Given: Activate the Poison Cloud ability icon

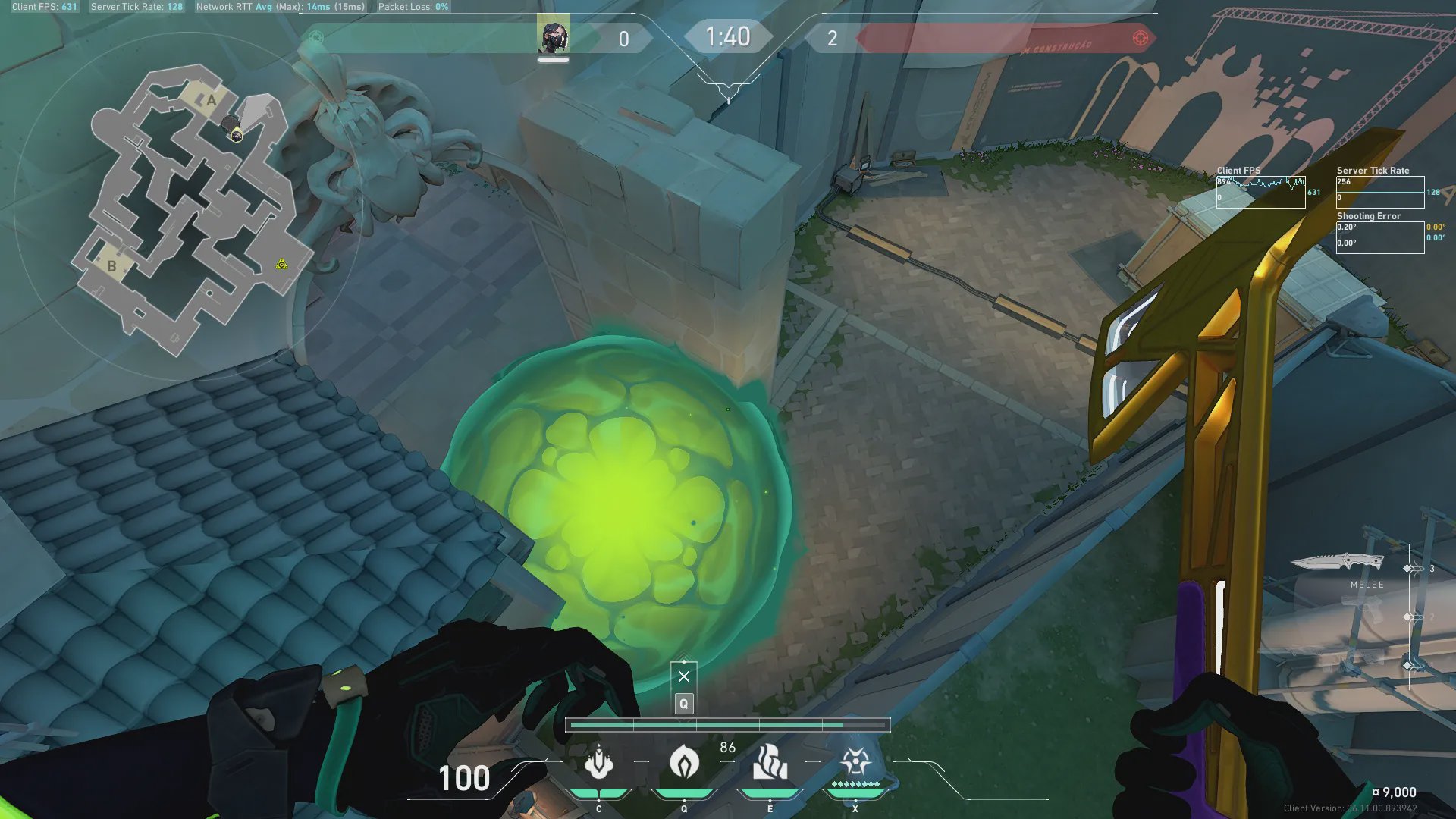Looking at the screenshot, I should [684, 762].
